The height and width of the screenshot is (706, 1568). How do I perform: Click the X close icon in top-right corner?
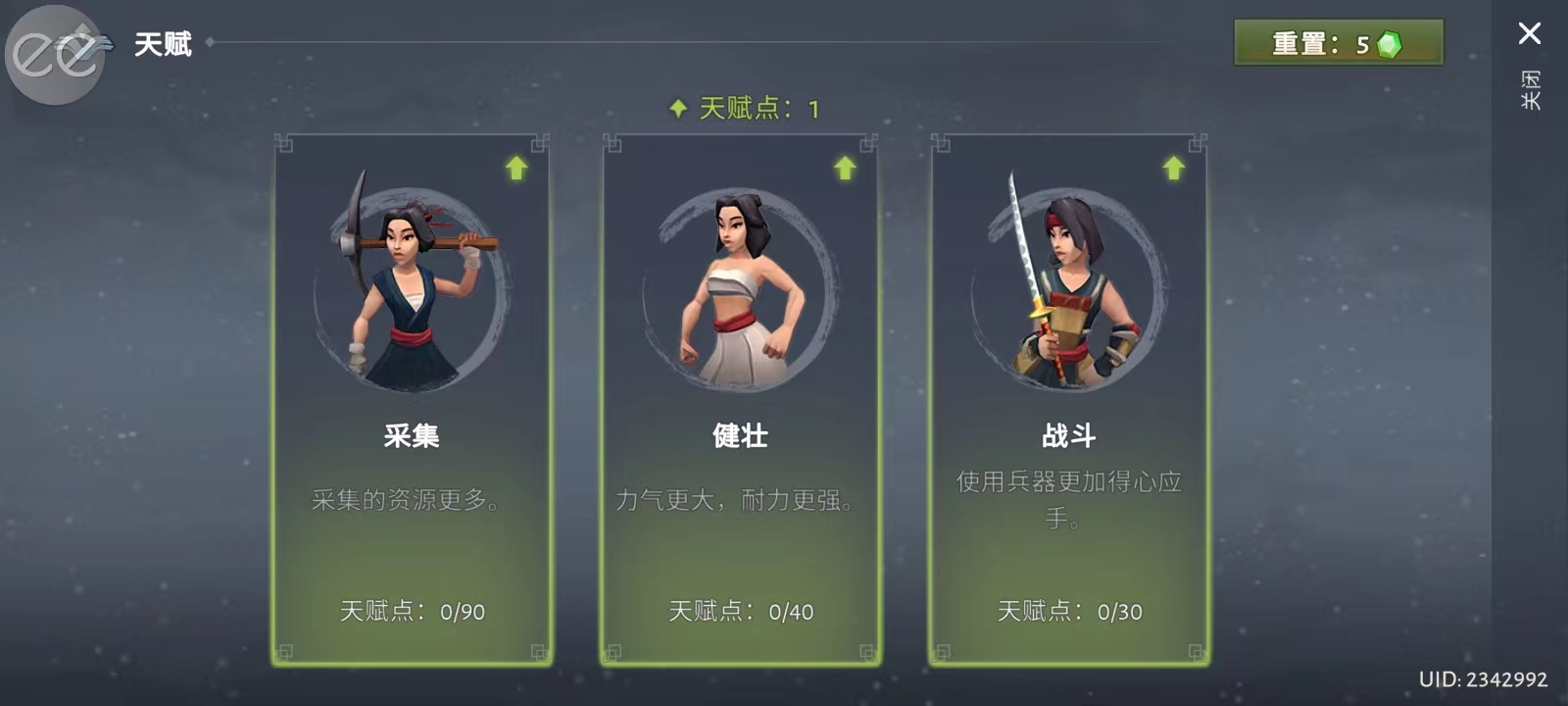(x=1531, y=33)
